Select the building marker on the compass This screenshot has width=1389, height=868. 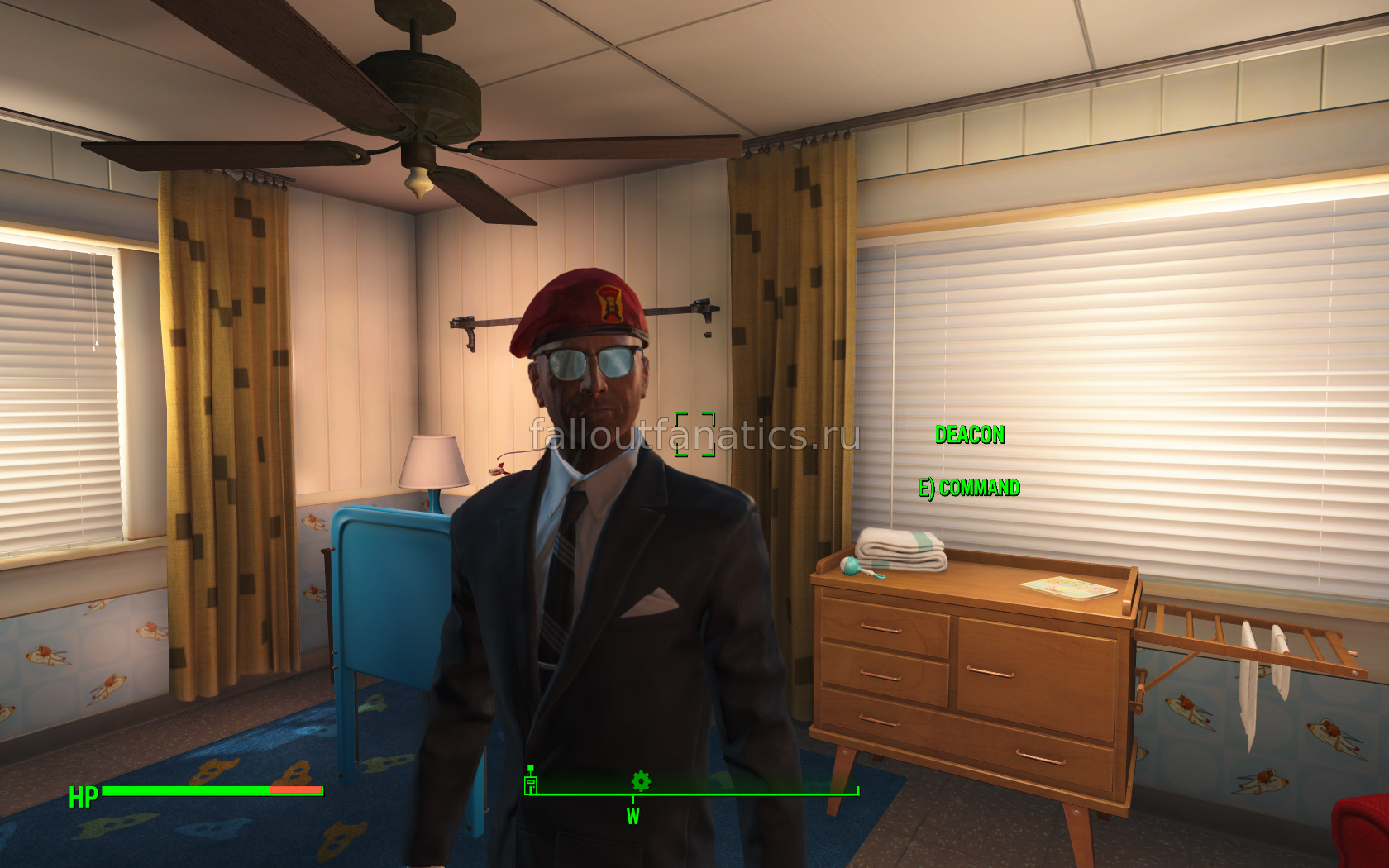point(531,782)
